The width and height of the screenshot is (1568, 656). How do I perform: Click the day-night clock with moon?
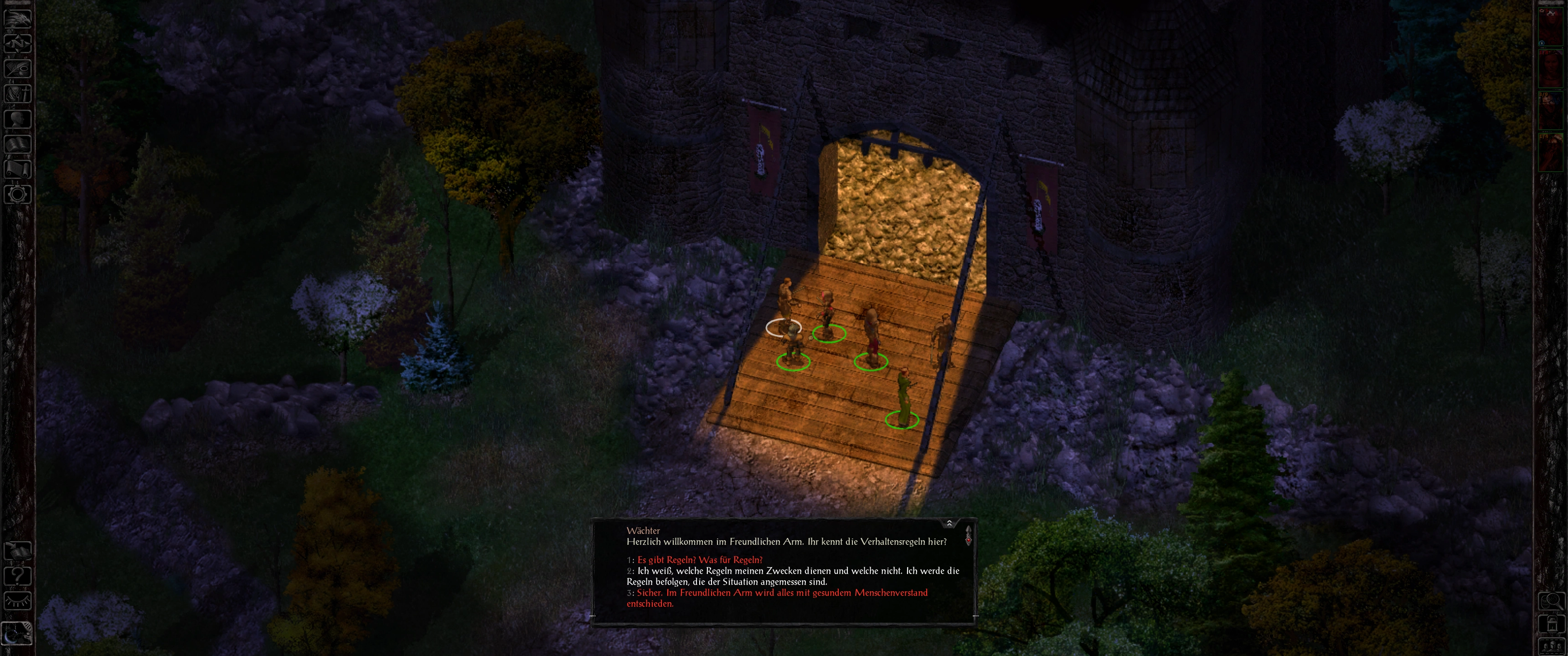(17, 633)
